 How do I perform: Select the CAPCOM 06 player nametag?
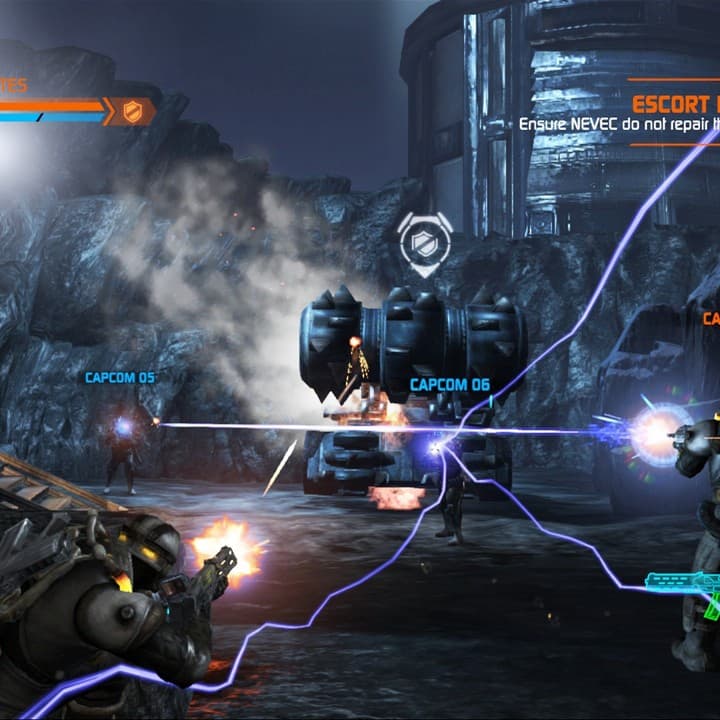[x=449, y=385]
